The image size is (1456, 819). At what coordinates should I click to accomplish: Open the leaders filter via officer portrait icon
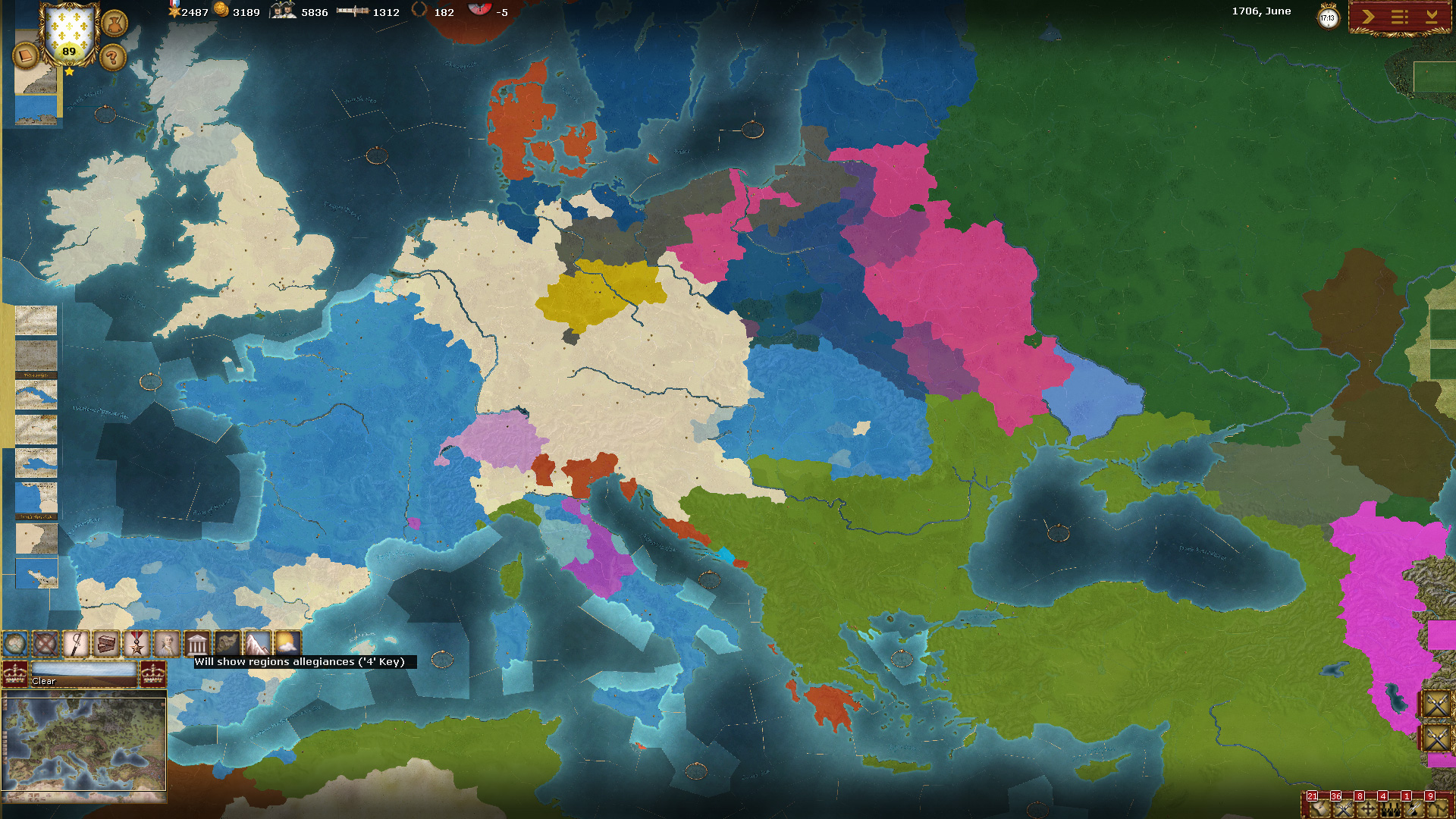pyautogui.click(x=166, y=644)
